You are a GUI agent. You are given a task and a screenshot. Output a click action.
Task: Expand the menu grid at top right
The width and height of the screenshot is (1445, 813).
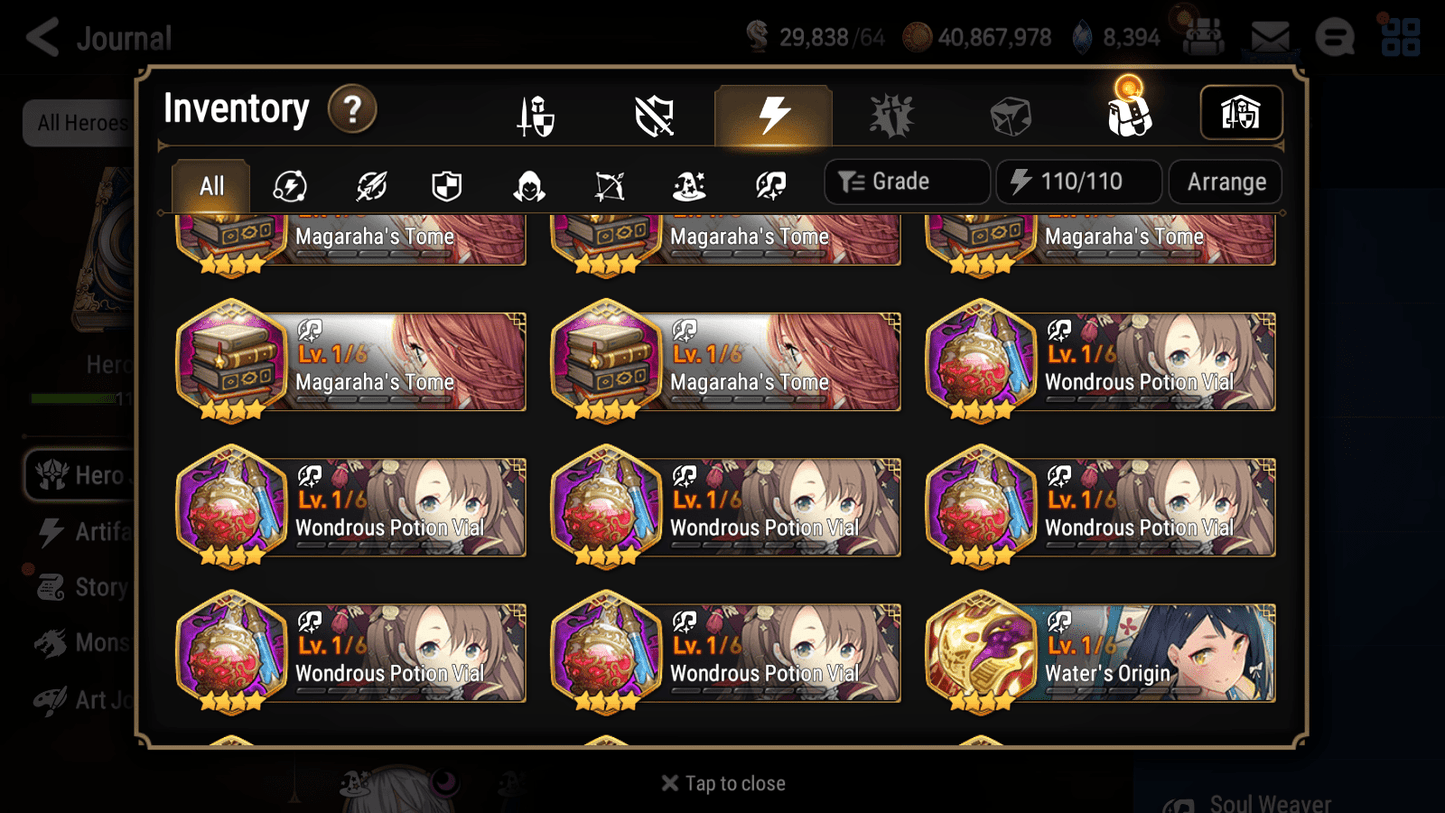click(x=1399, y=37)
